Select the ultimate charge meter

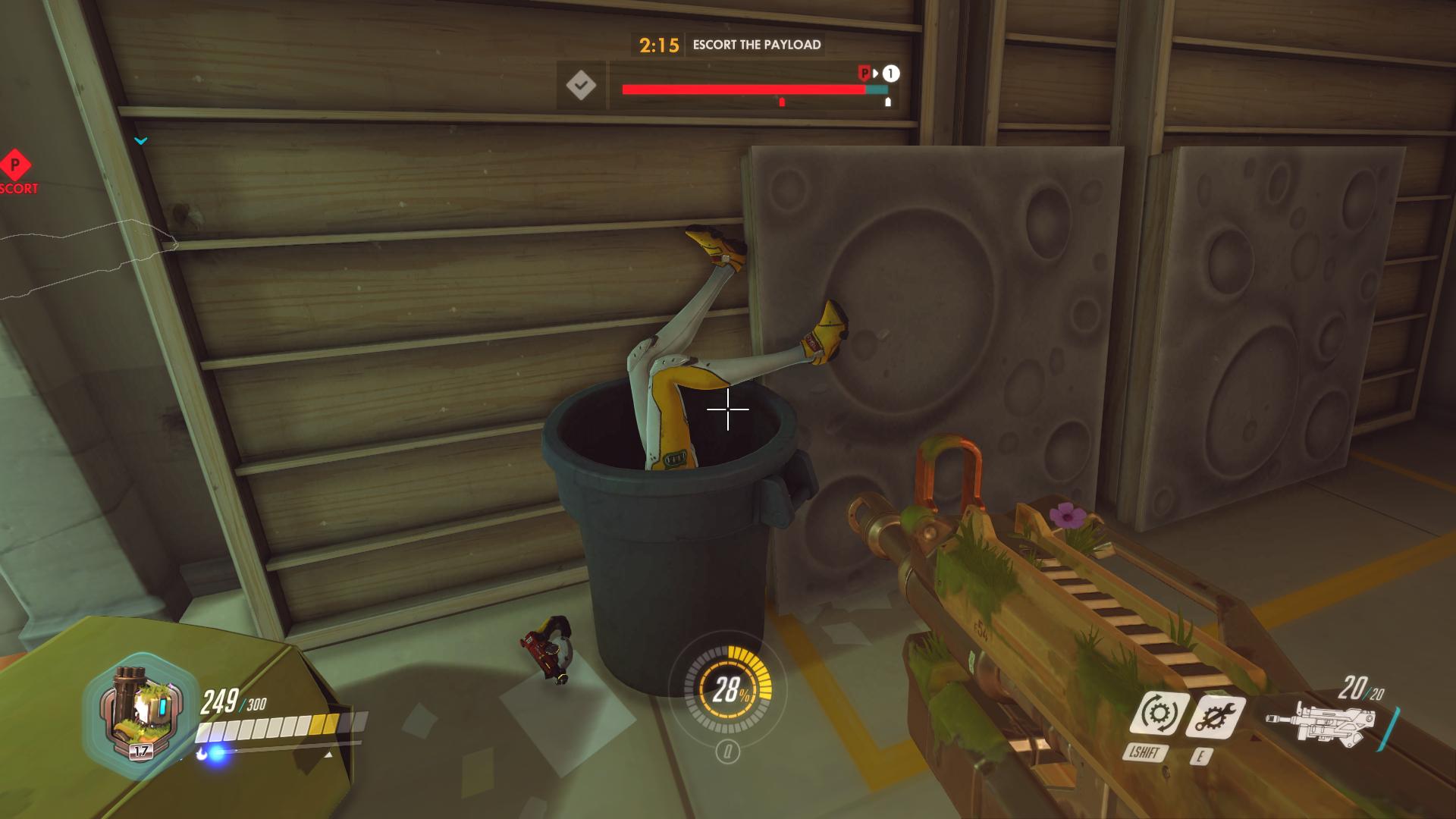727,689
